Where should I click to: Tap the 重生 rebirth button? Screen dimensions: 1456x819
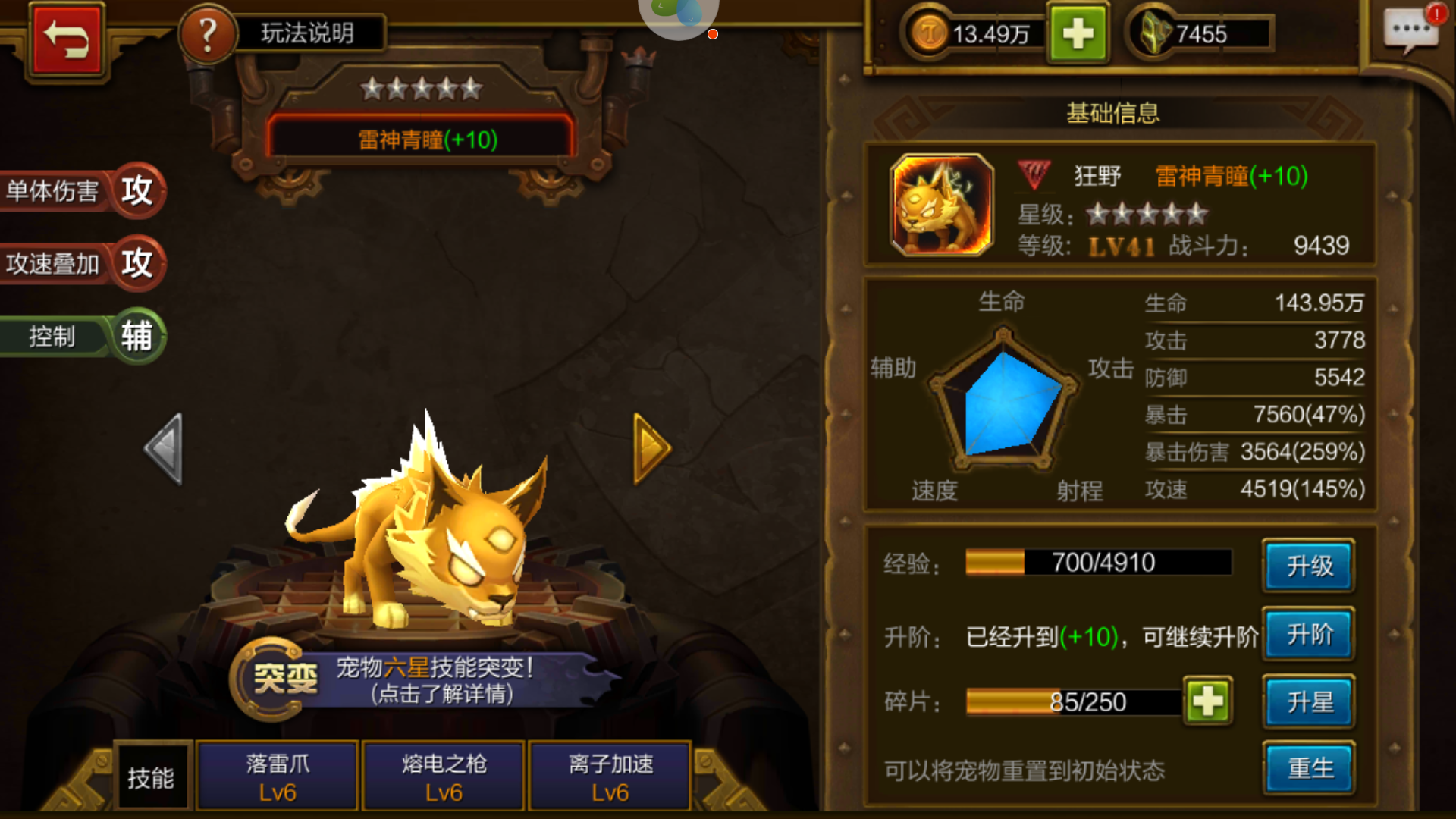tap(1309, 768)
